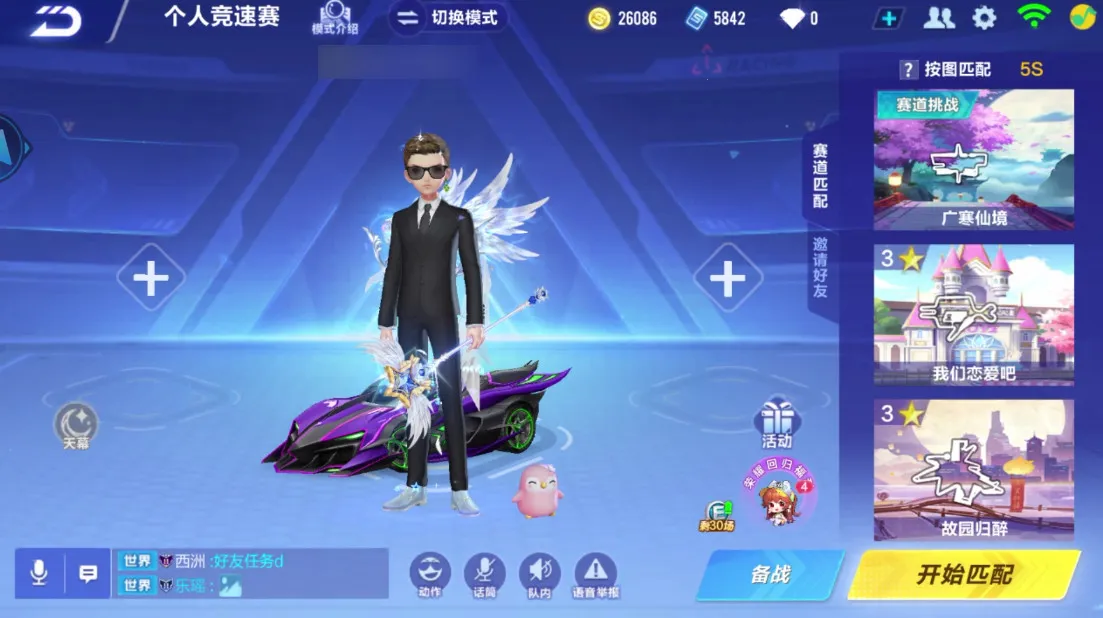Screen dimensions: 1103x618
Task: Open the friends icon in top bar
Action: coord(938,18)
